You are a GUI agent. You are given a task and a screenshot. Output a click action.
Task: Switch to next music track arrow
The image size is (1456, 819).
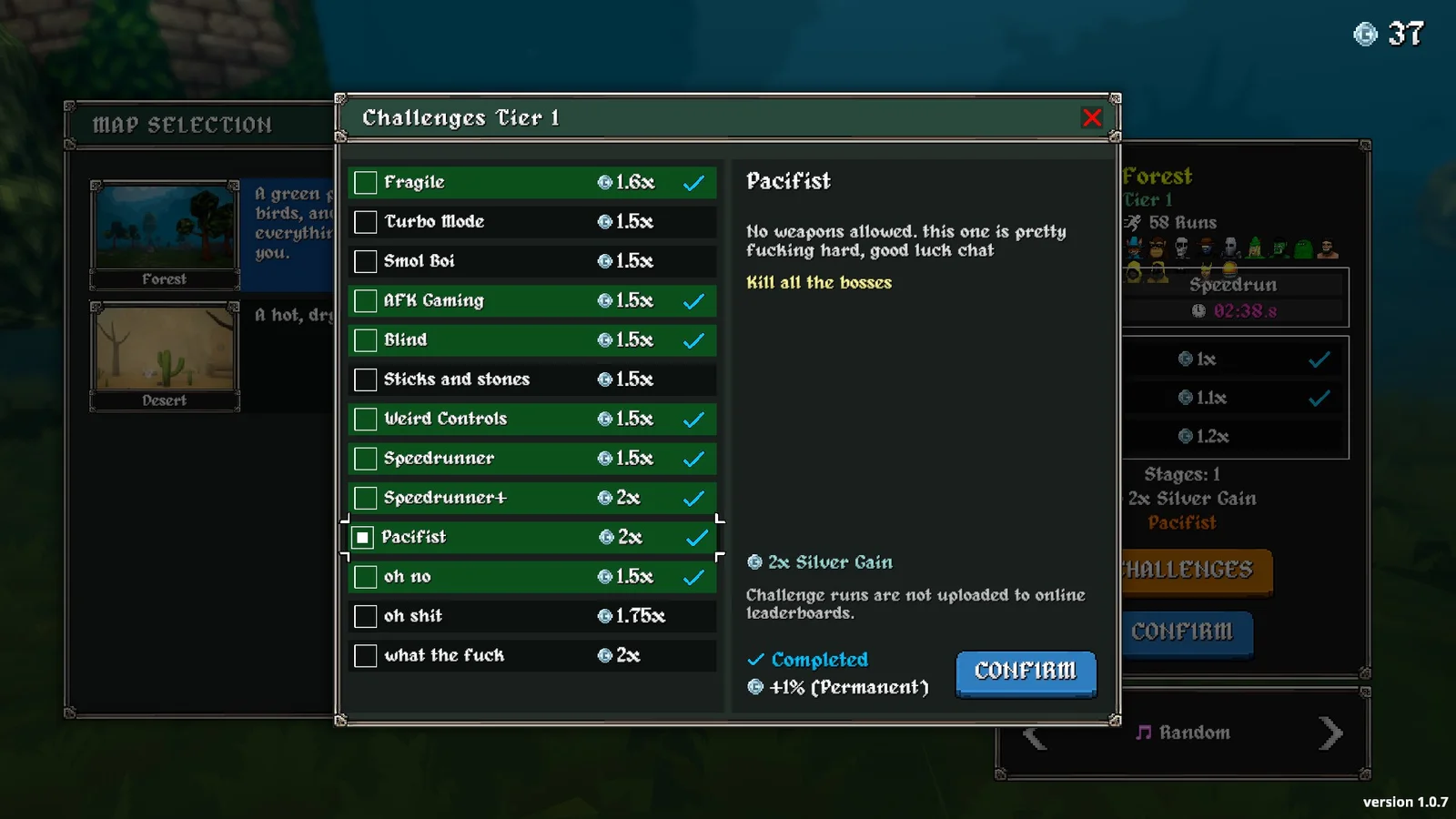(1330, 733)
